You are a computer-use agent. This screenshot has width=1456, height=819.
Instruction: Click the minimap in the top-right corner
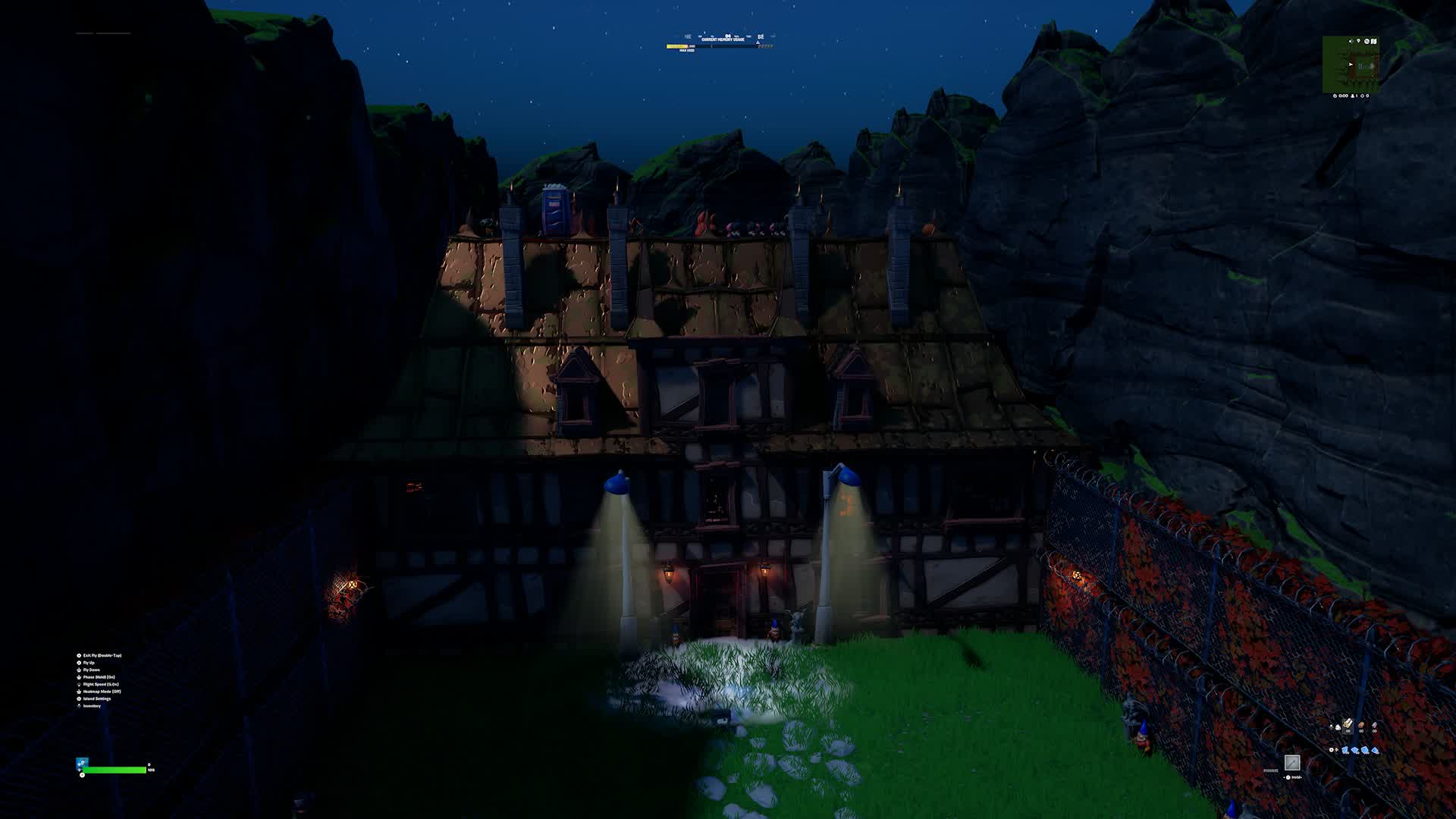click(1351, 64)
